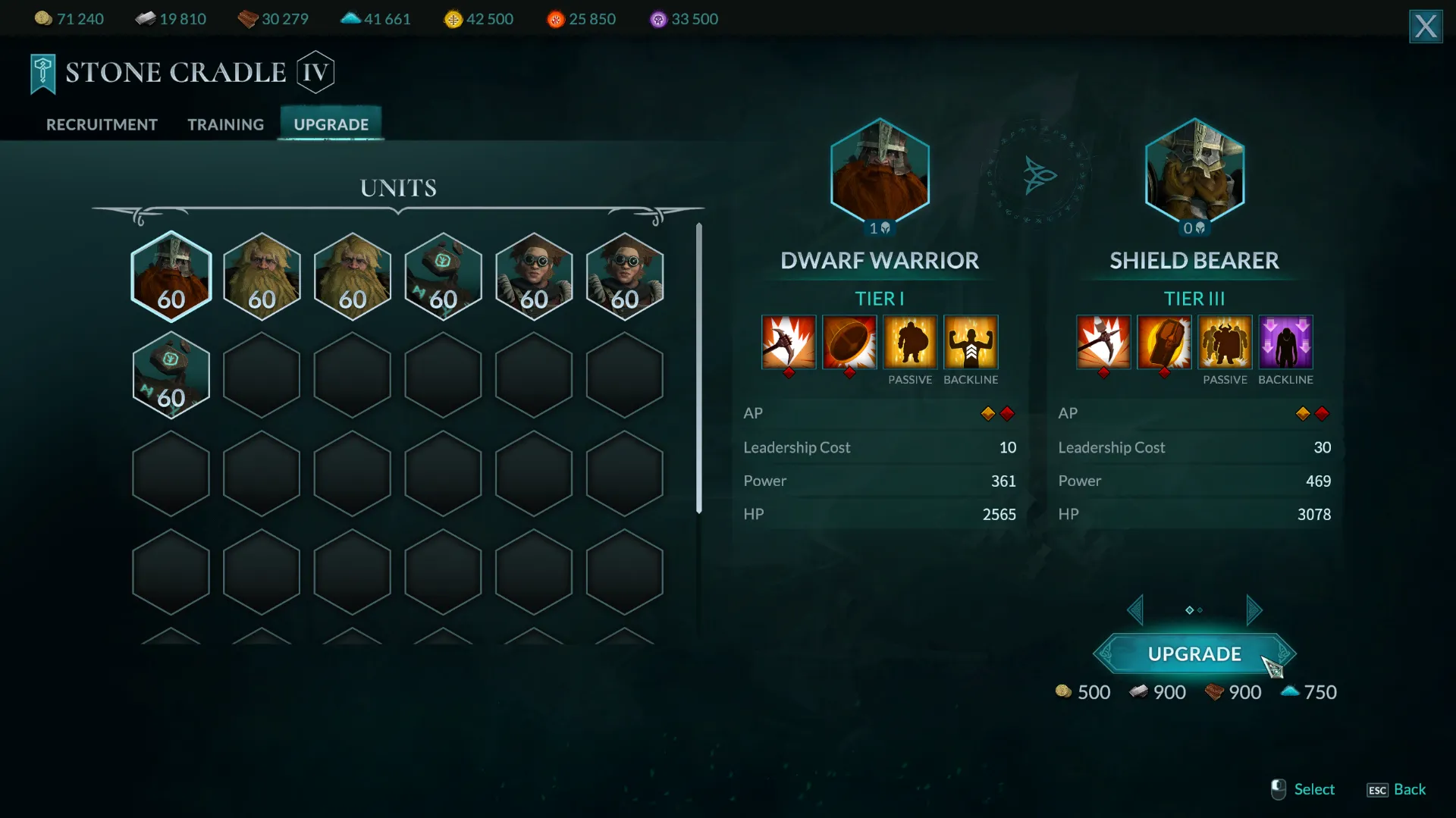Click the units list scrollbar
The height and width of the screenshot is (818, 1456).
tap(698, 368)
